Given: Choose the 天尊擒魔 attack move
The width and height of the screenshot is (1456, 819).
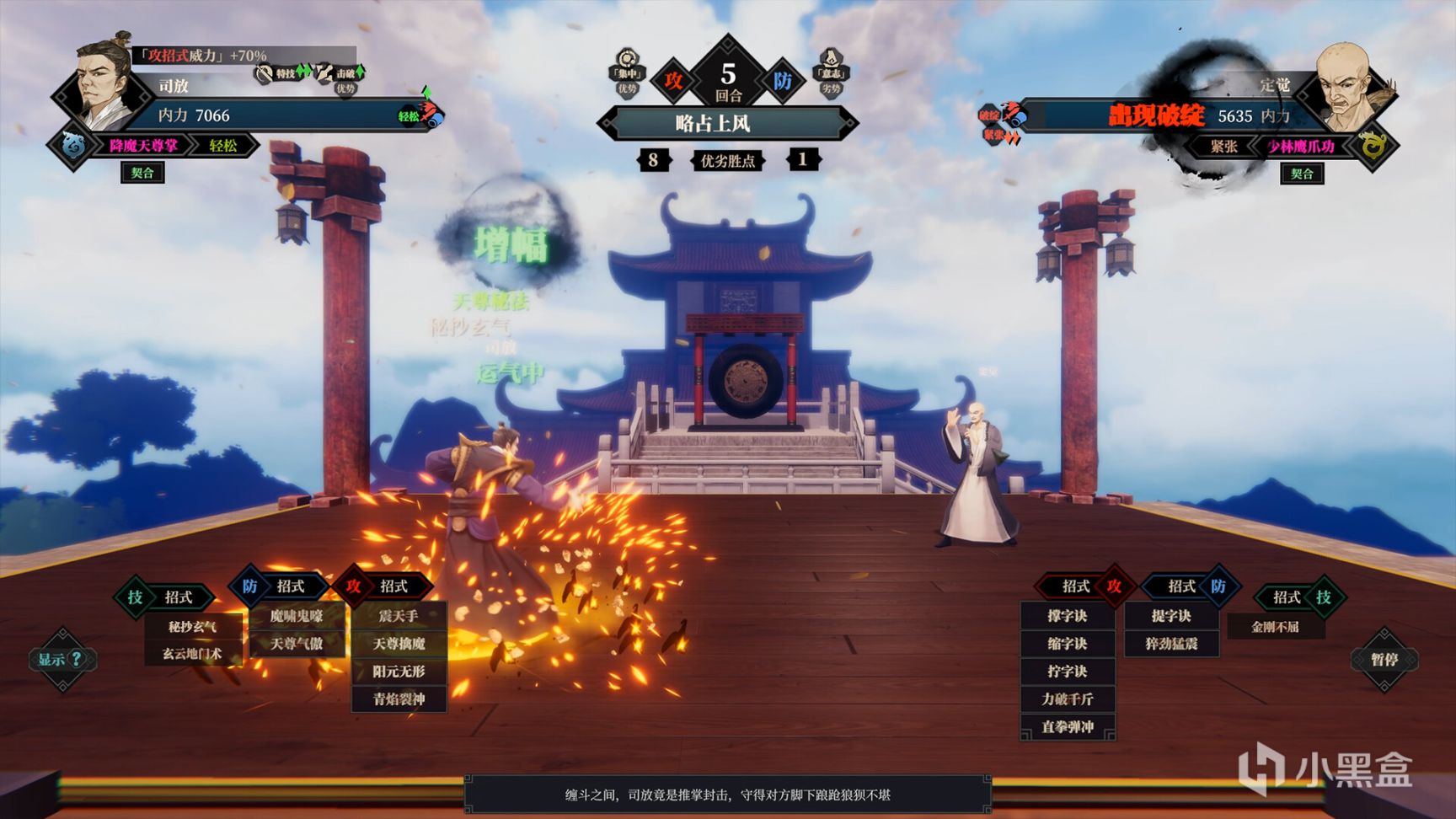Looking at the screenshot, I should [x=399, y=644].
